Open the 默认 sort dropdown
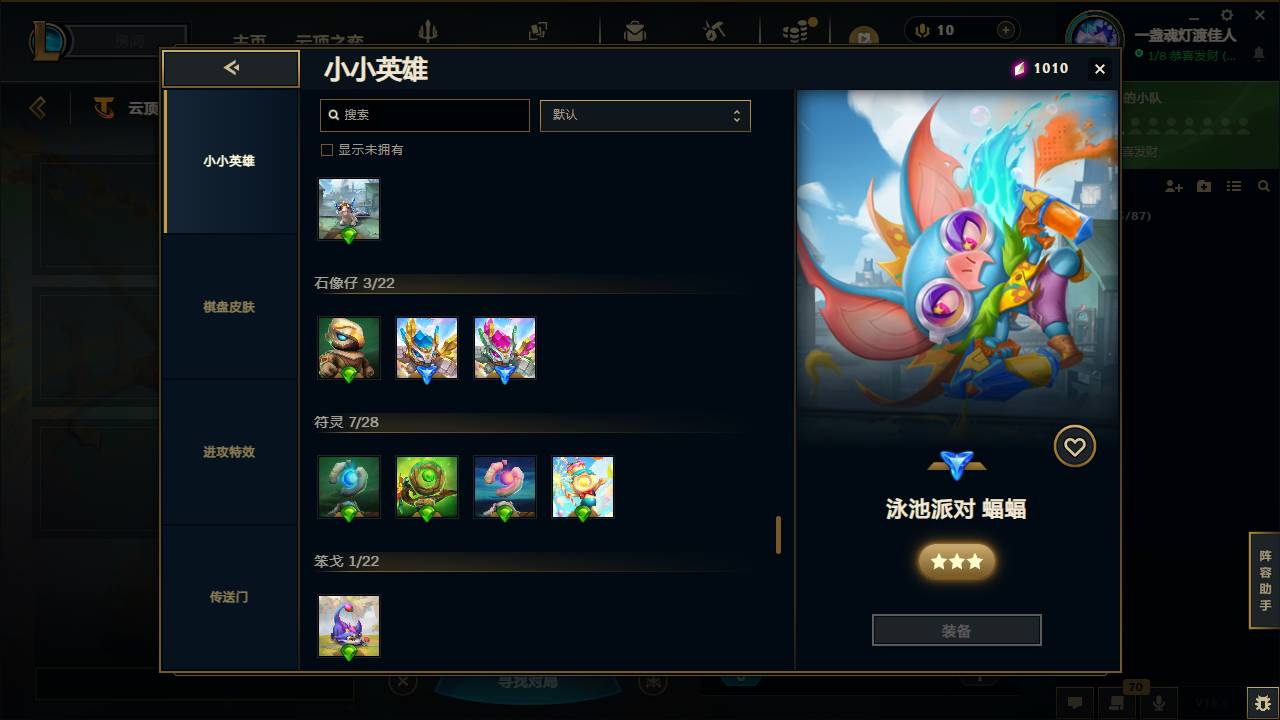This screenshot has height=720, width=1280. tap(645, 115)
